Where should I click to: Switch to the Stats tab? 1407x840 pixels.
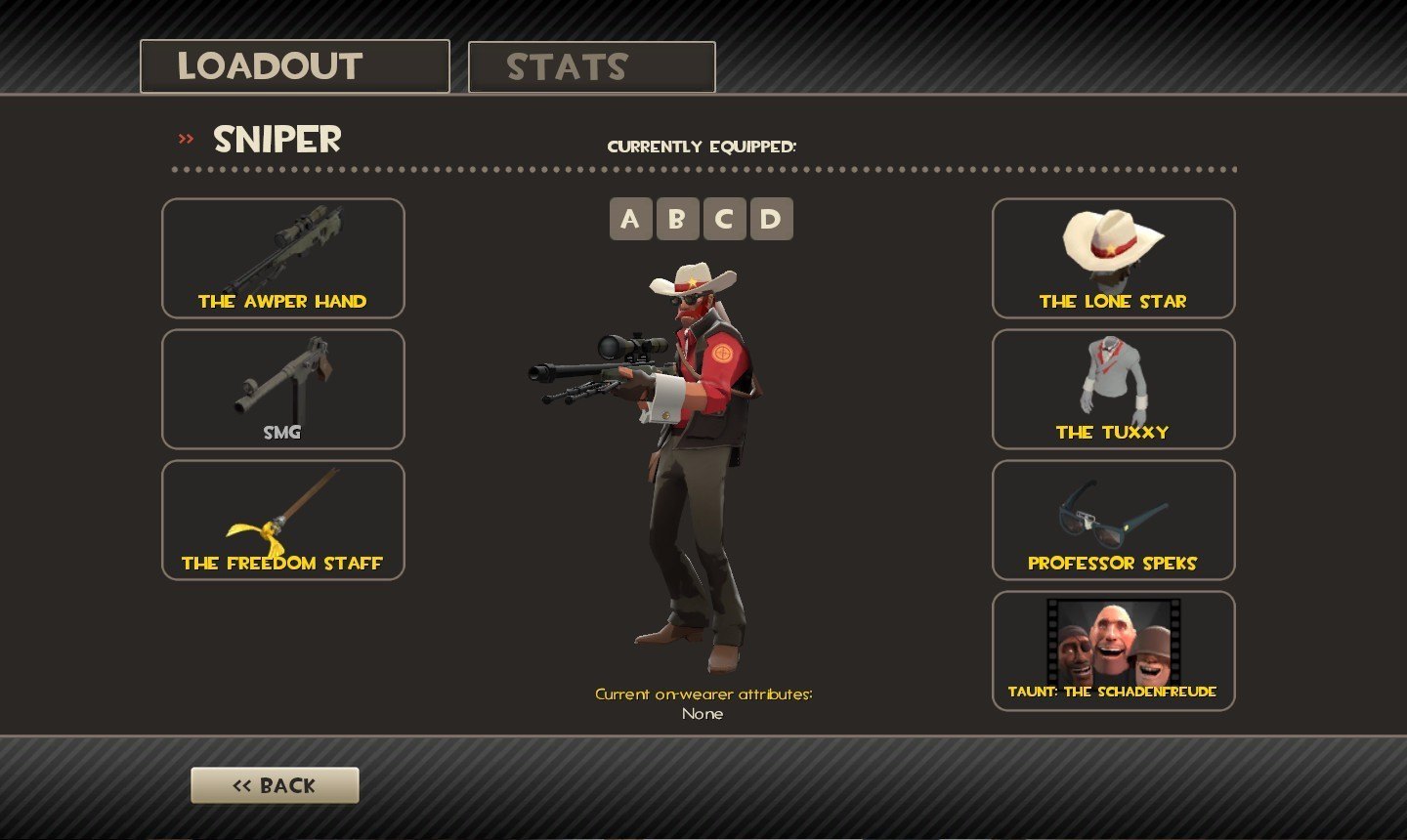tap(591, 67)
